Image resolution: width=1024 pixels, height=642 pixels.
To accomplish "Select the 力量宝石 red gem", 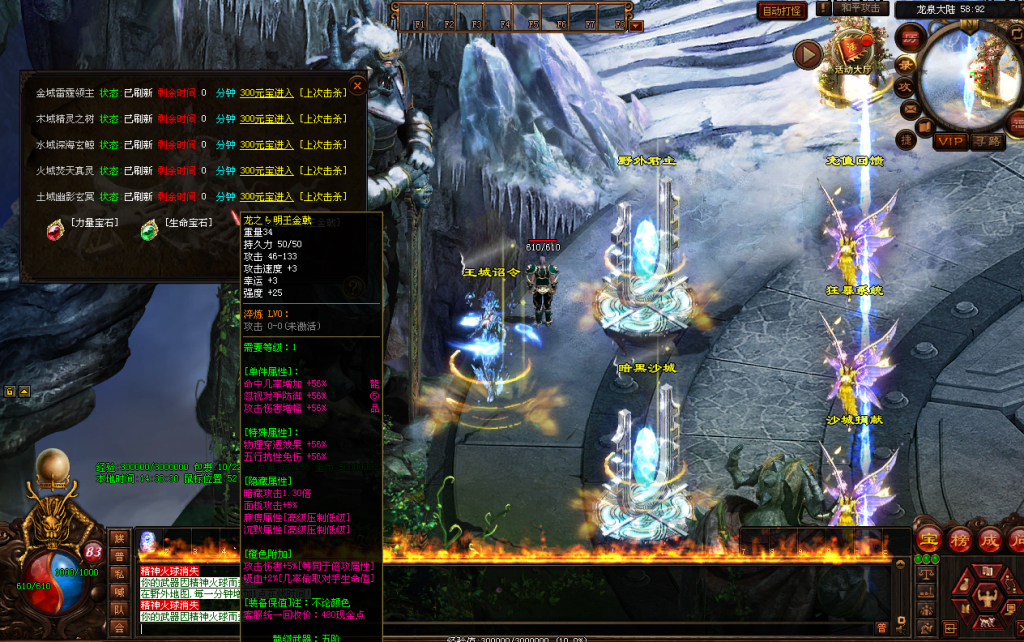I will coord(54,230).
